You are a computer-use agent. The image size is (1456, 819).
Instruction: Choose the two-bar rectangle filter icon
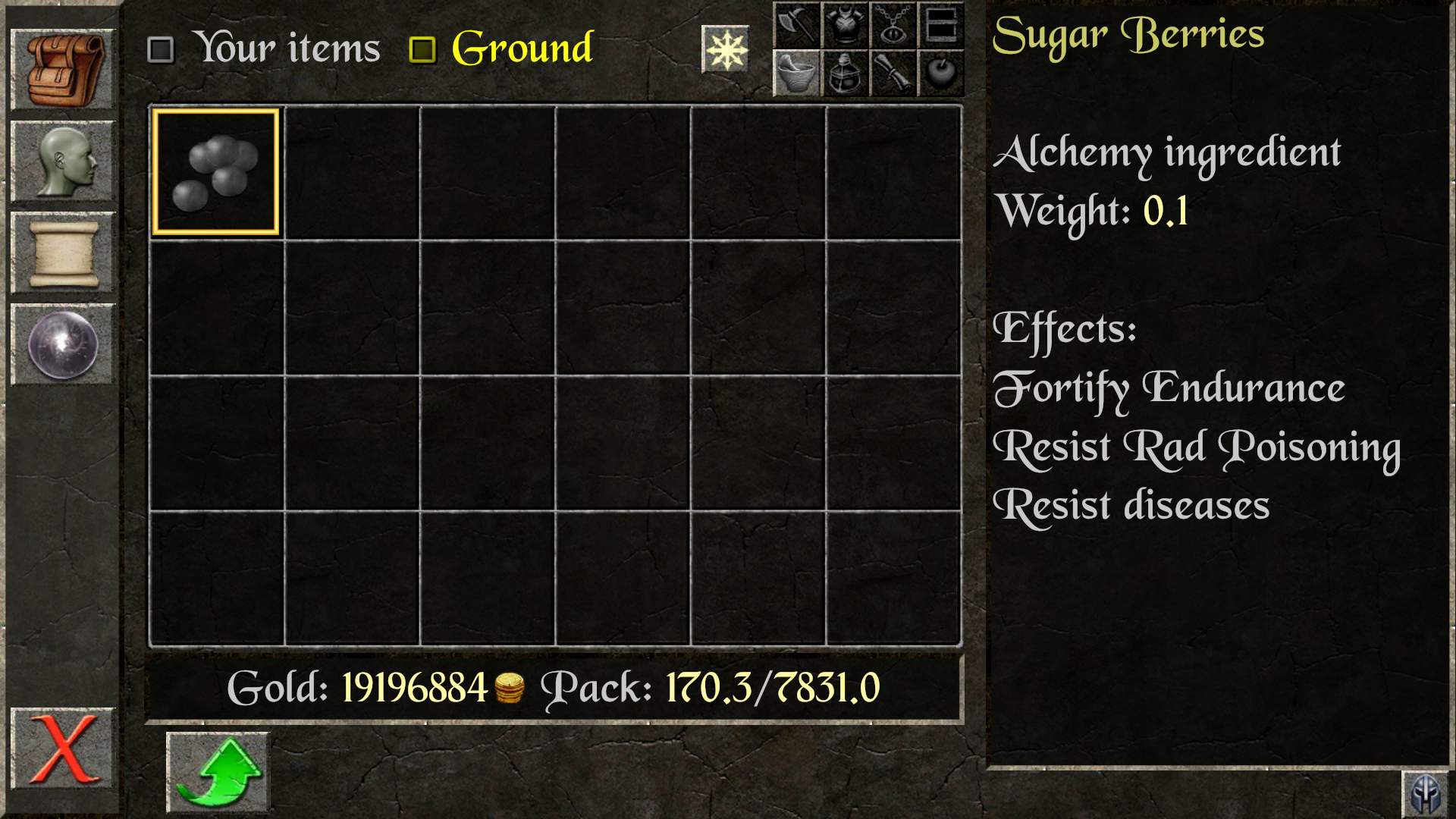tap(940, 25)
